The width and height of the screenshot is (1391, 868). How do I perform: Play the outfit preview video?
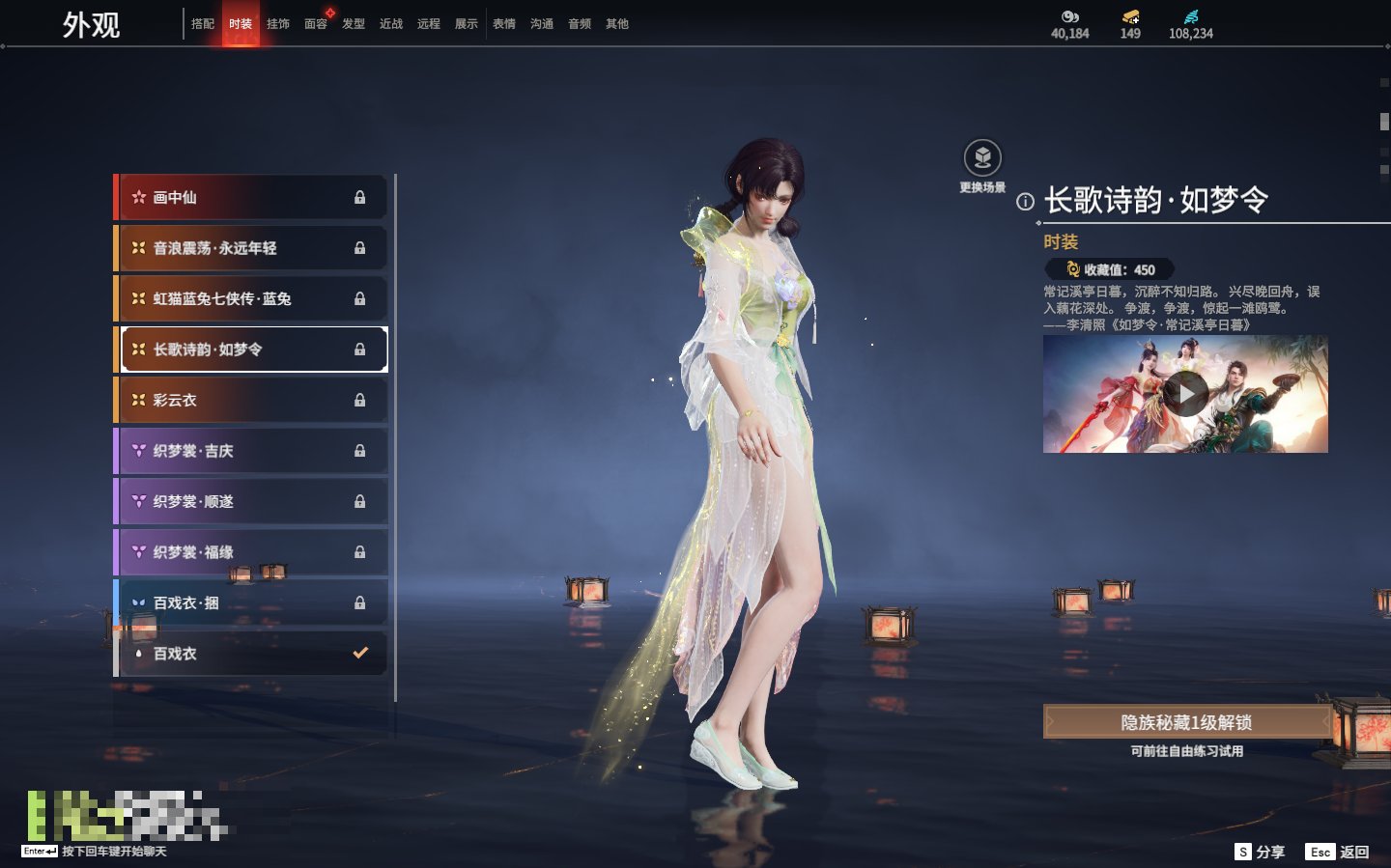(x=1185, y=394)
